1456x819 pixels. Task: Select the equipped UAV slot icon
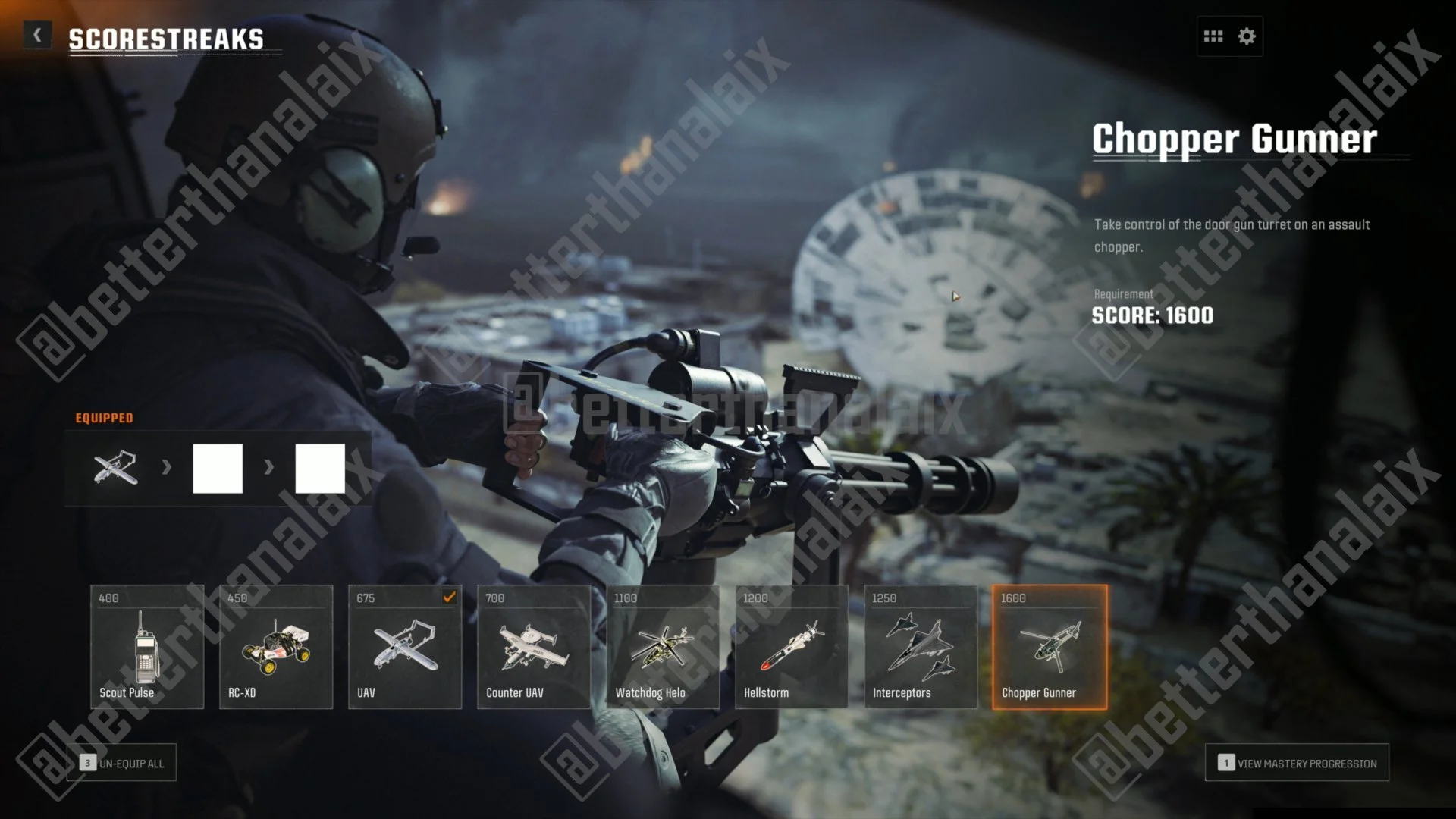tap(116, 469)
